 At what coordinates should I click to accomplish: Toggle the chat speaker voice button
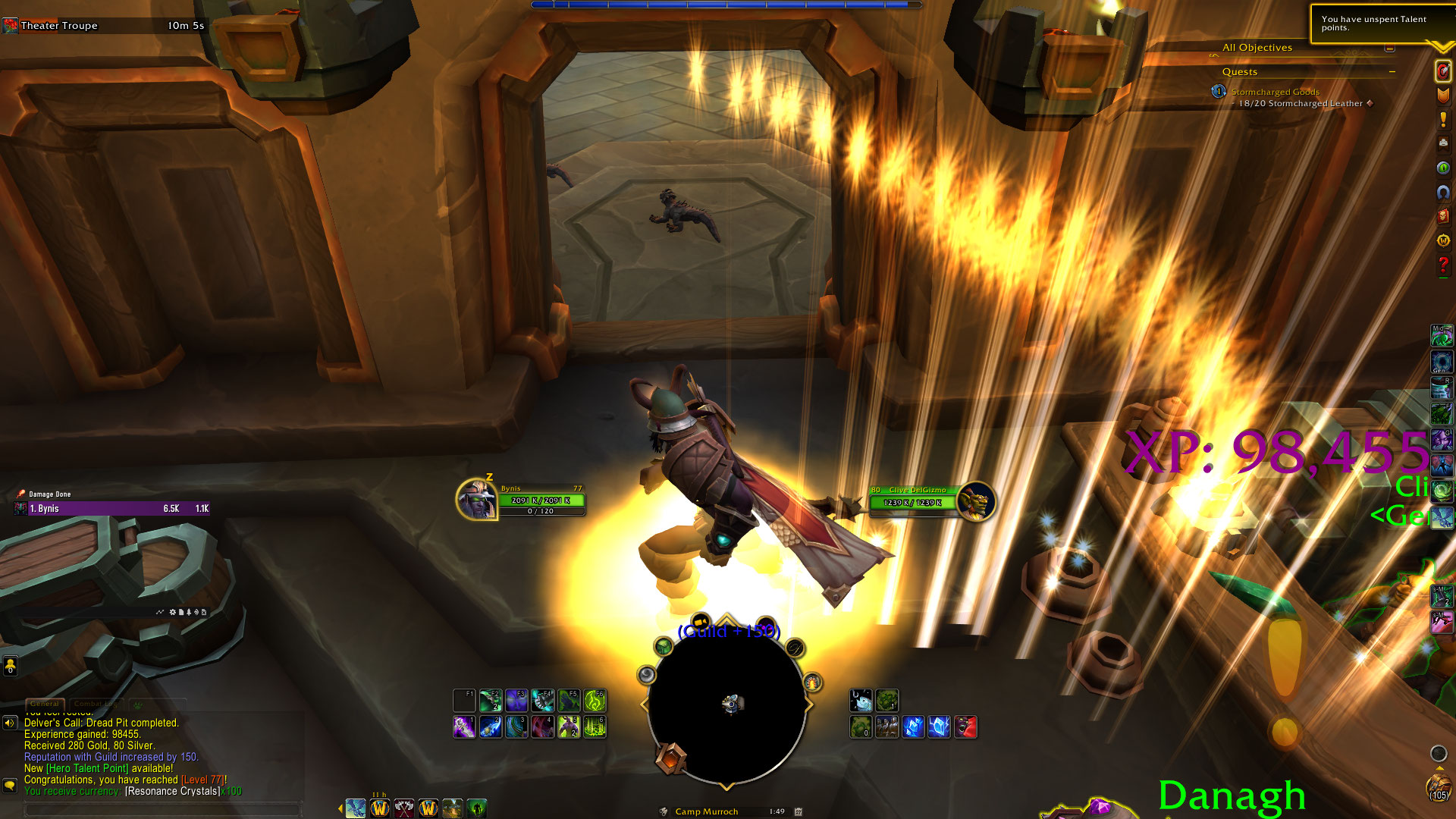tap(10, 723)
